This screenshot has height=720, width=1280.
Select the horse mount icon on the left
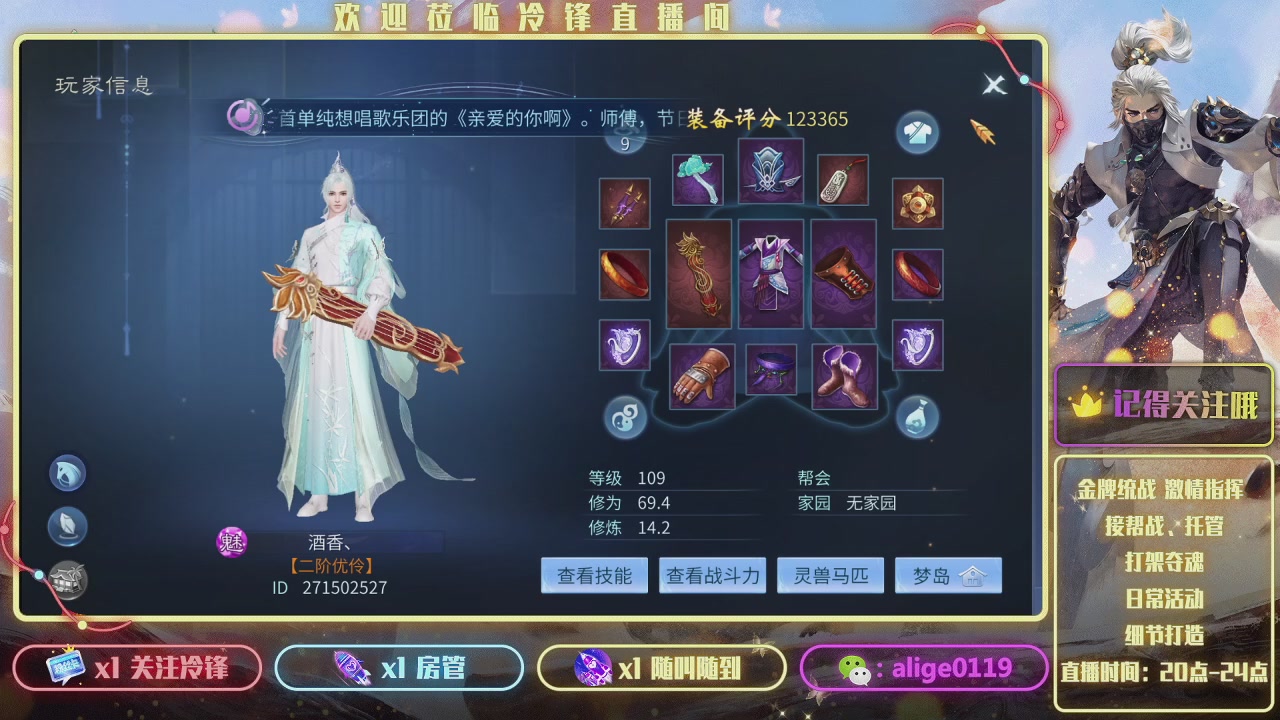tap(67, 472)
